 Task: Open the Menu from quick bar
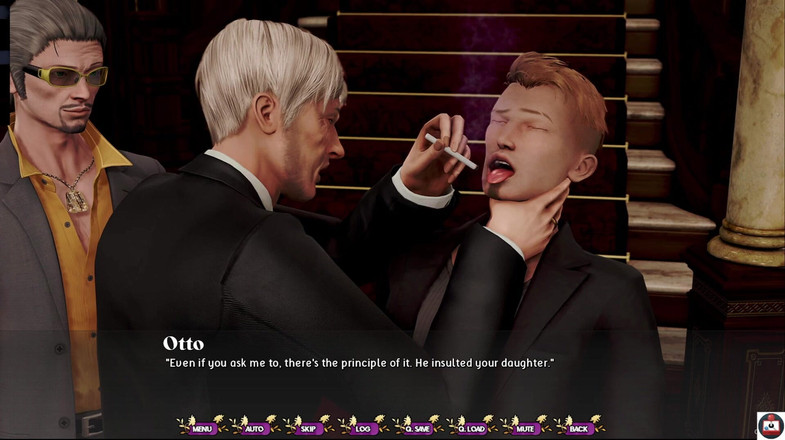coord(202,428)
